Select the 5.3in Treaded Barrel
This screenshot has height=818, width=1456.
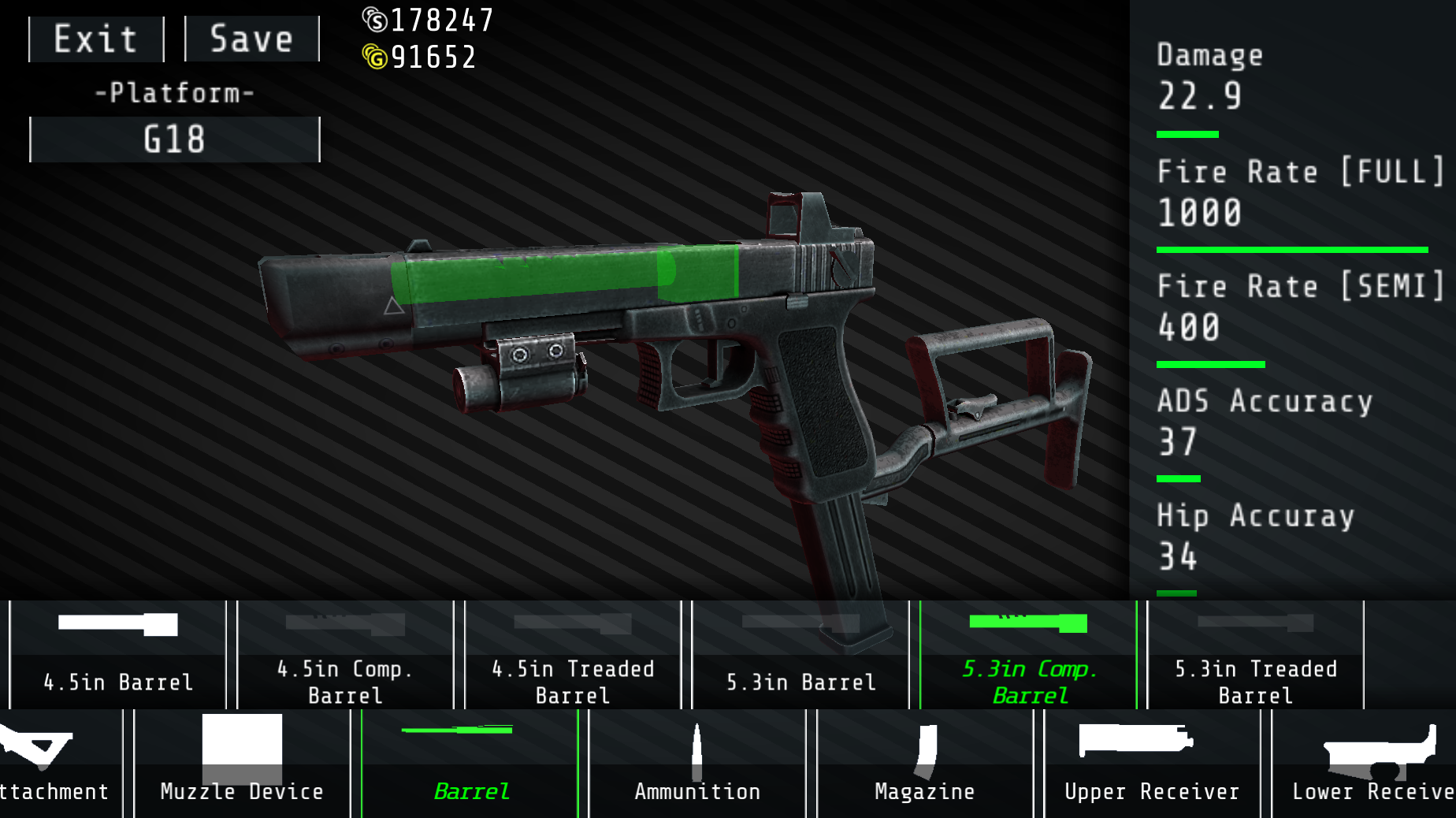[x=1255, y=654]
